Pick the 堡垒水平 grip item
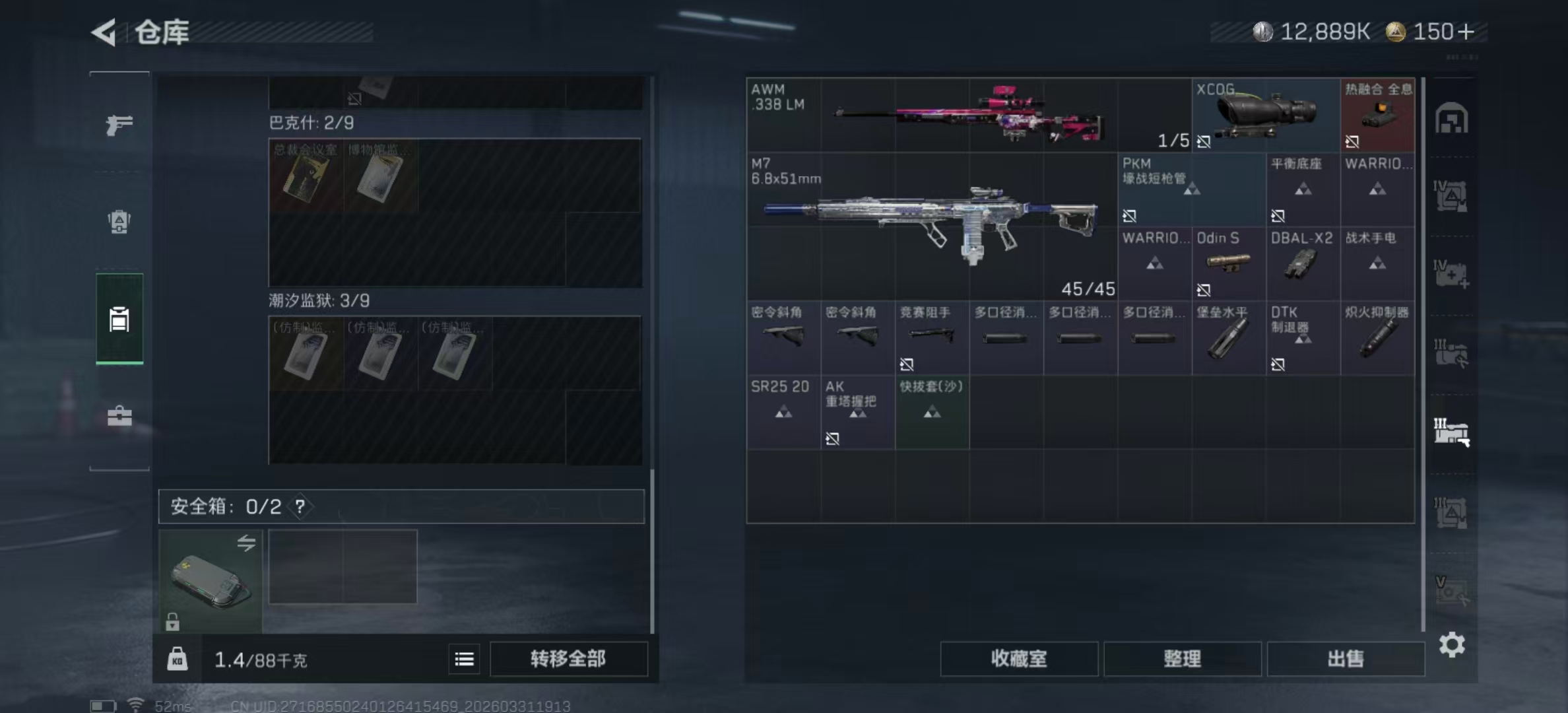 click(x=1228, y=337)
